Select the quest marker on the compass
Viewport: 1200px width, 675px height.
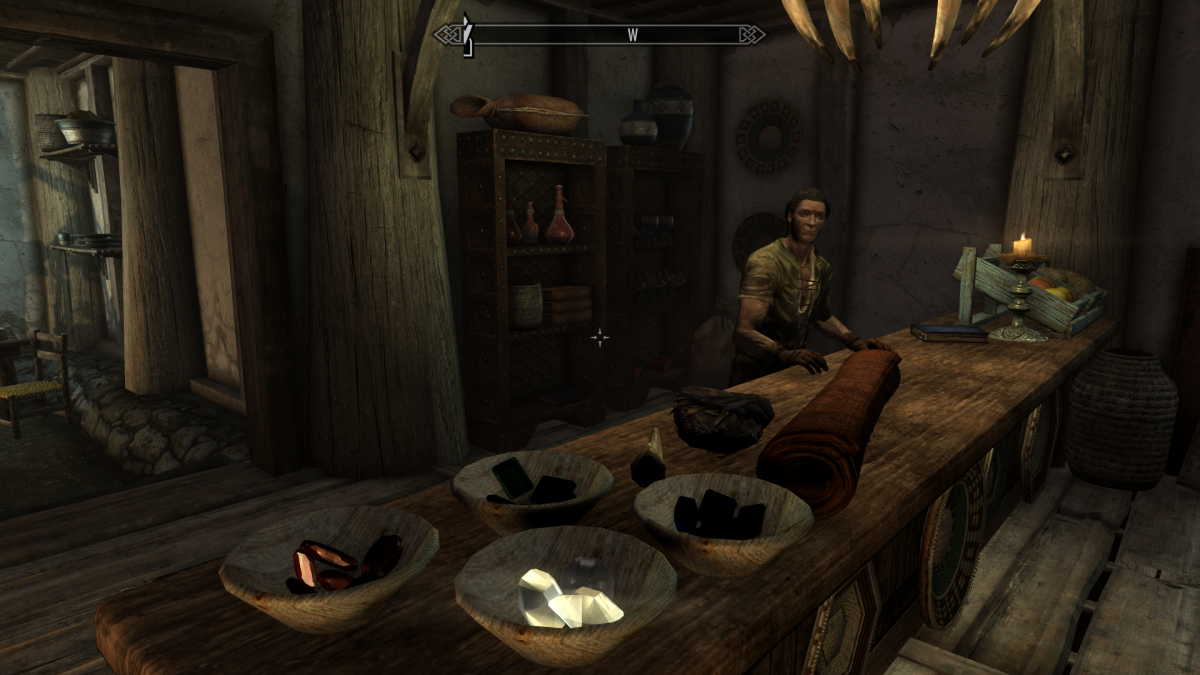tap(465, 35)
